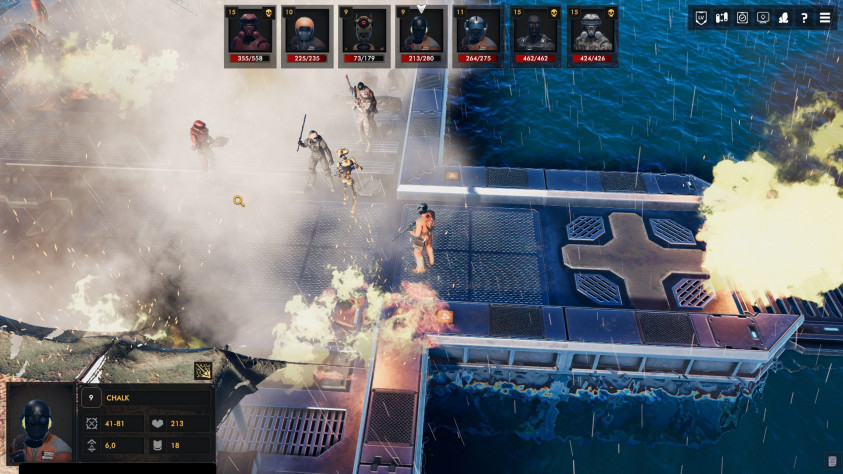The height and width of the screenshot is (474, 843).
Task: Click Chalk's large portrait in the info panel
Action: 40,424
